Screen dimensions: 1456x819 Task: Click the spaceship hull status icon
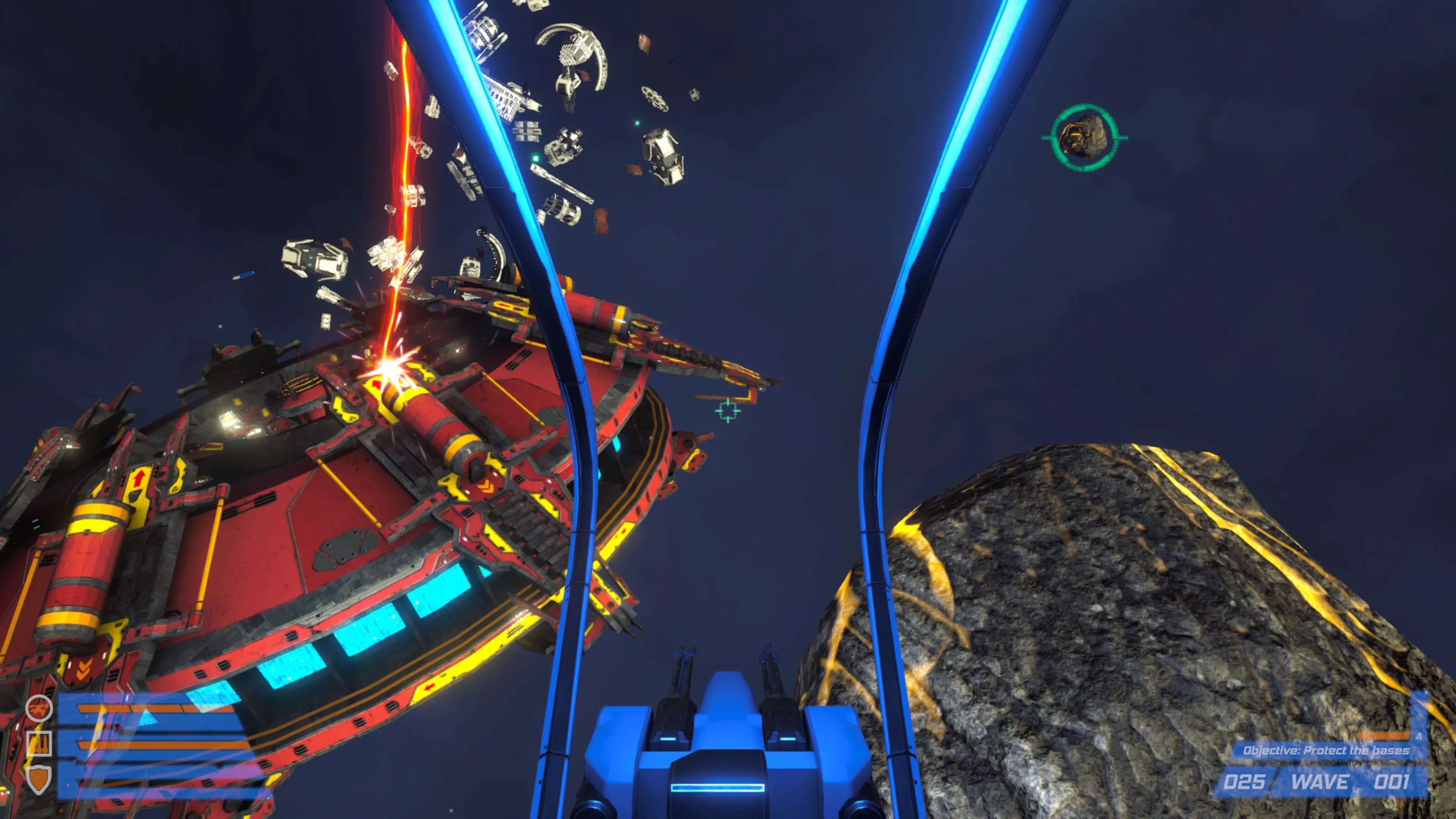(x=39, y=708)
